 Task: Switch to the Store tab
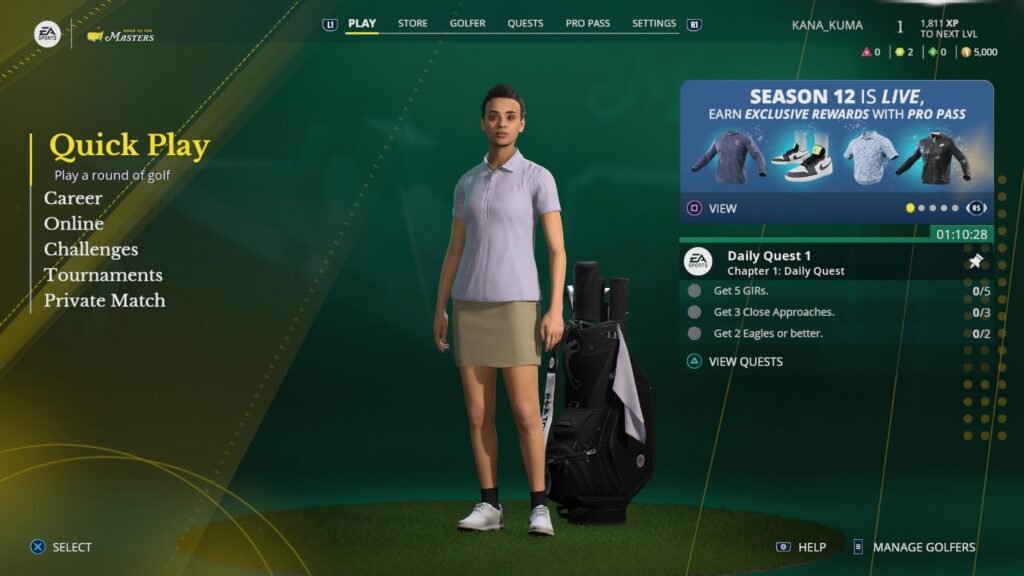pos(412,24)
